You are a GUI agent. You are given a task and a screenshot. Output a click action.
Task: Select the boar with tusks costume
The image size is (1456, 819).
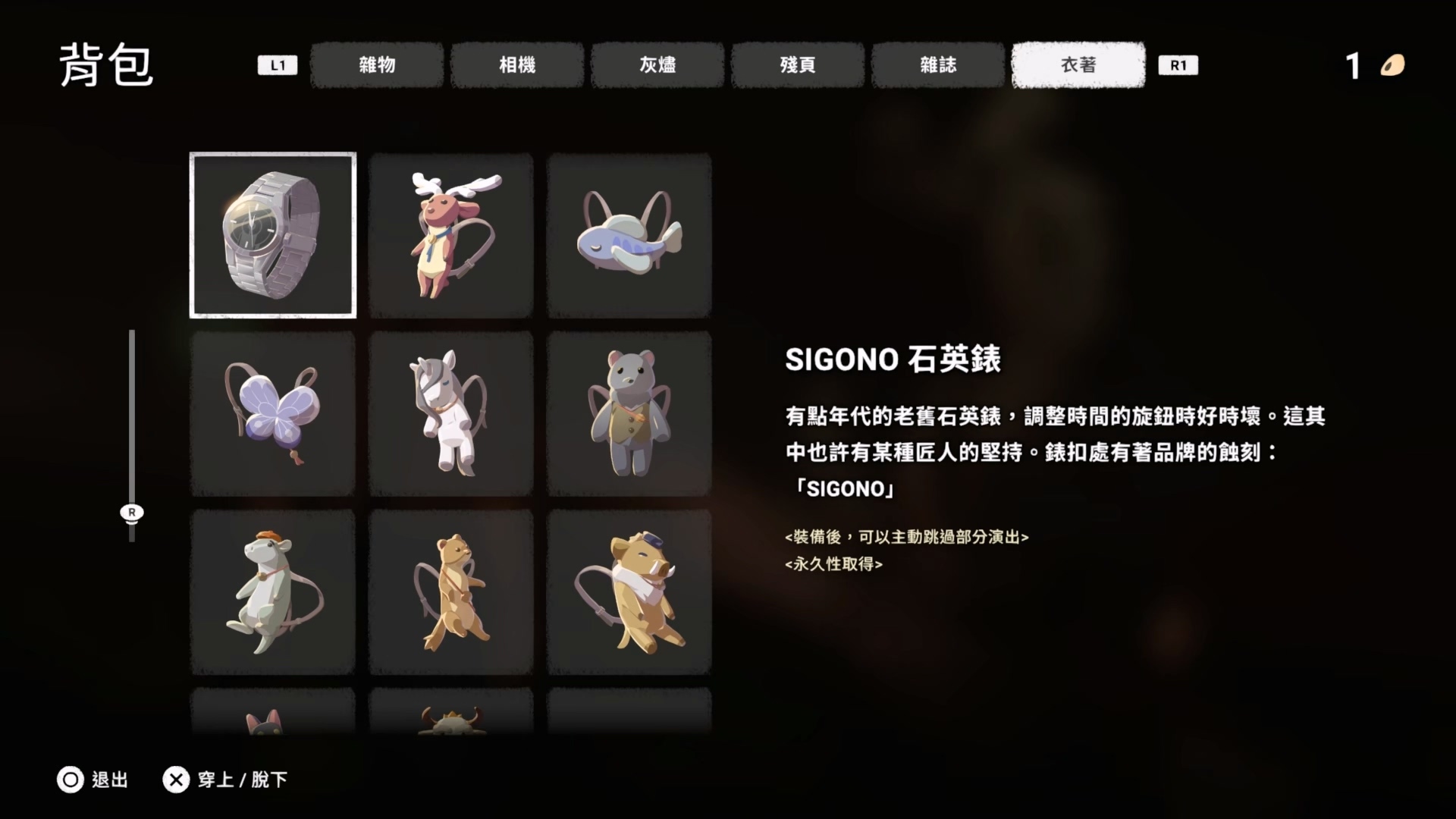[629, 591]
